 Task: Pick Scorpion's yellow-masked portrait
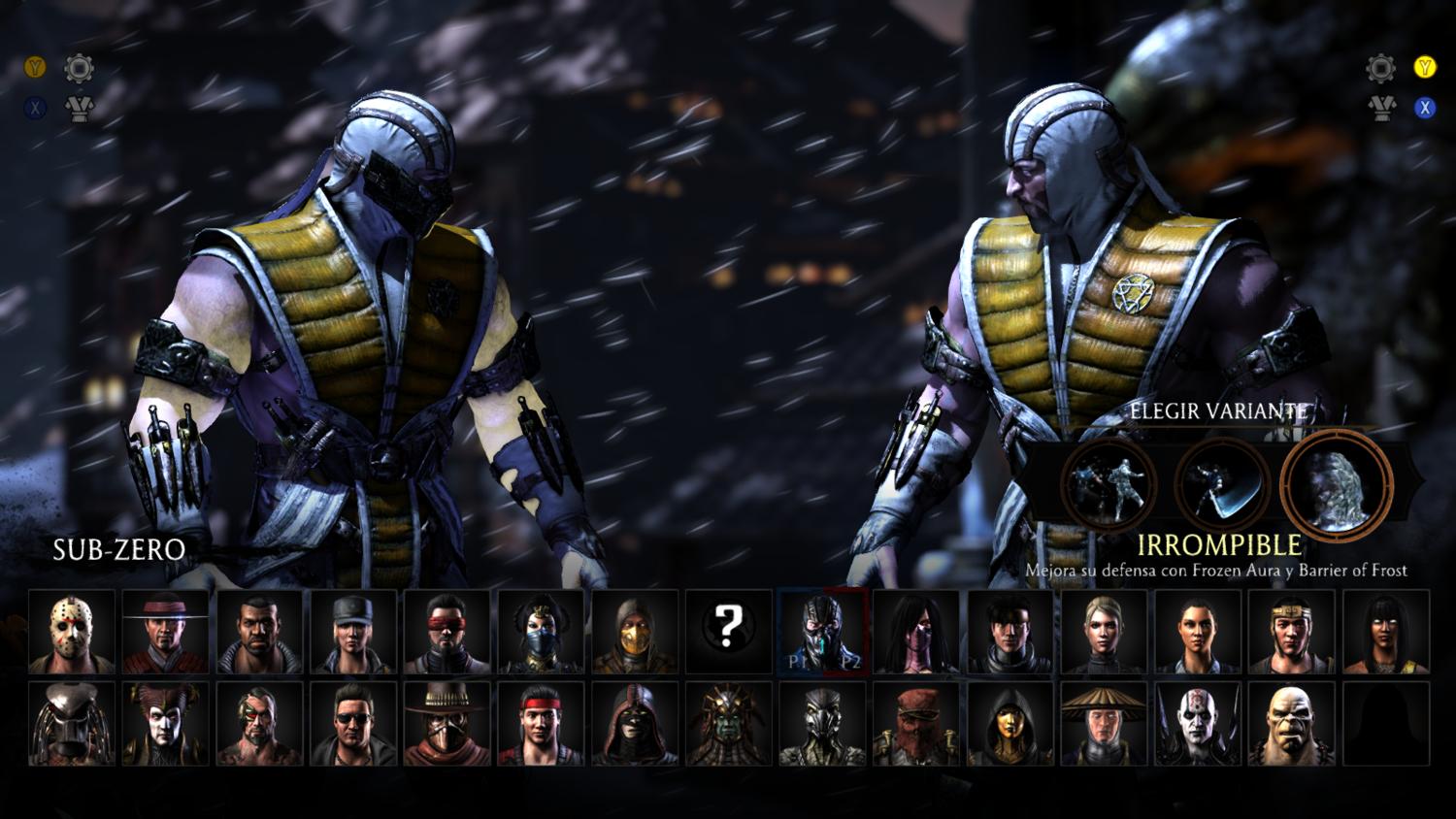(635, 631)
